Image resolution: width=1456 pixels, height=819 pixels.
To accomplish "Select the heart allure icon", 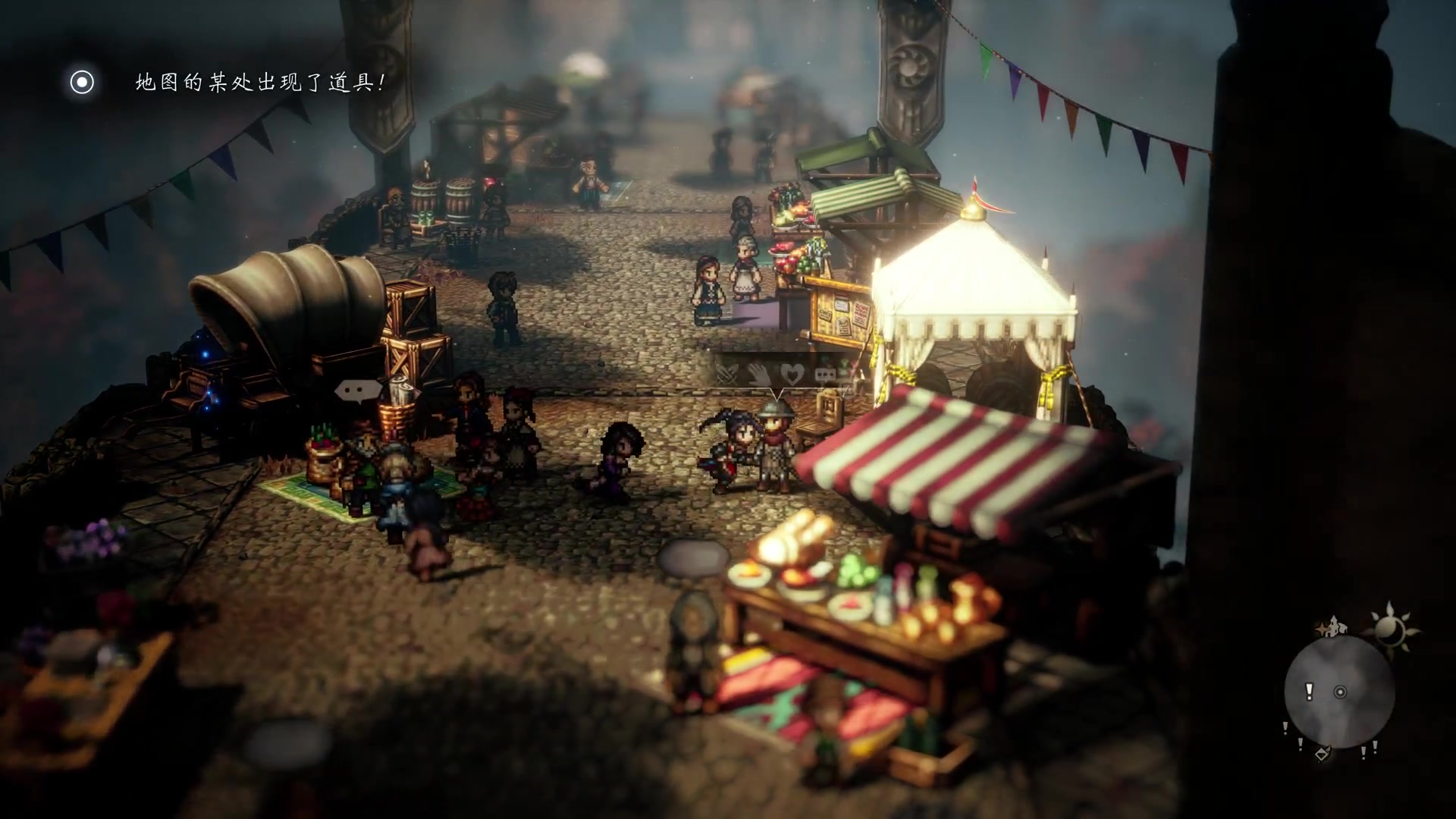I will point(792,375).
